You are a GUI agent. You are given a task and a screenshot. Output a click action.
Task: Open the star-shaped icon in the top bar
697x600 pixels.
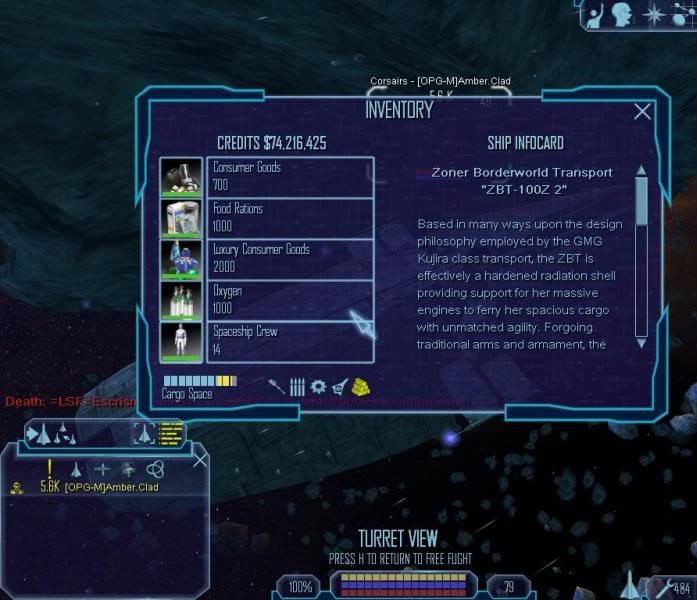click(x=653, y=14)
